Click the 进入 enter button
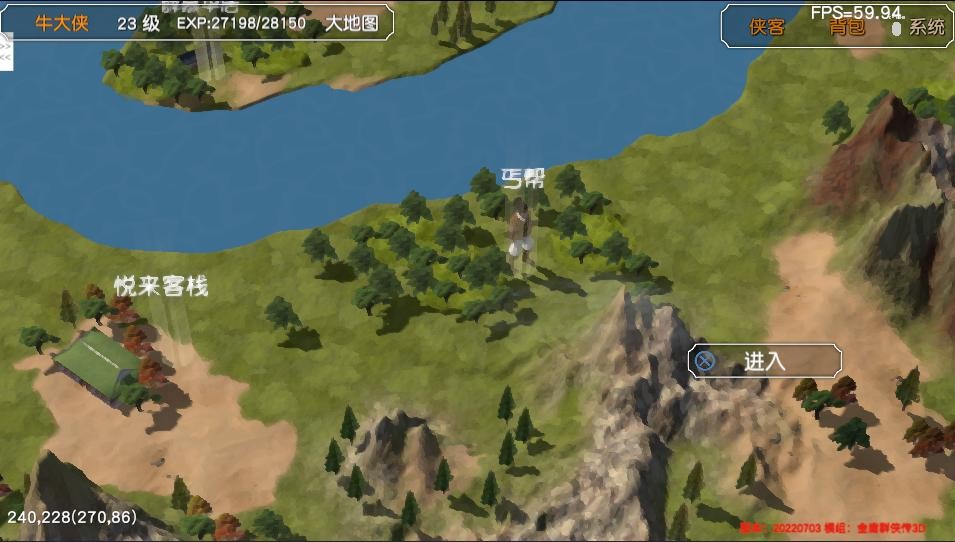Image resolution: width=955 pixels, height=542 pixels. 765,361
